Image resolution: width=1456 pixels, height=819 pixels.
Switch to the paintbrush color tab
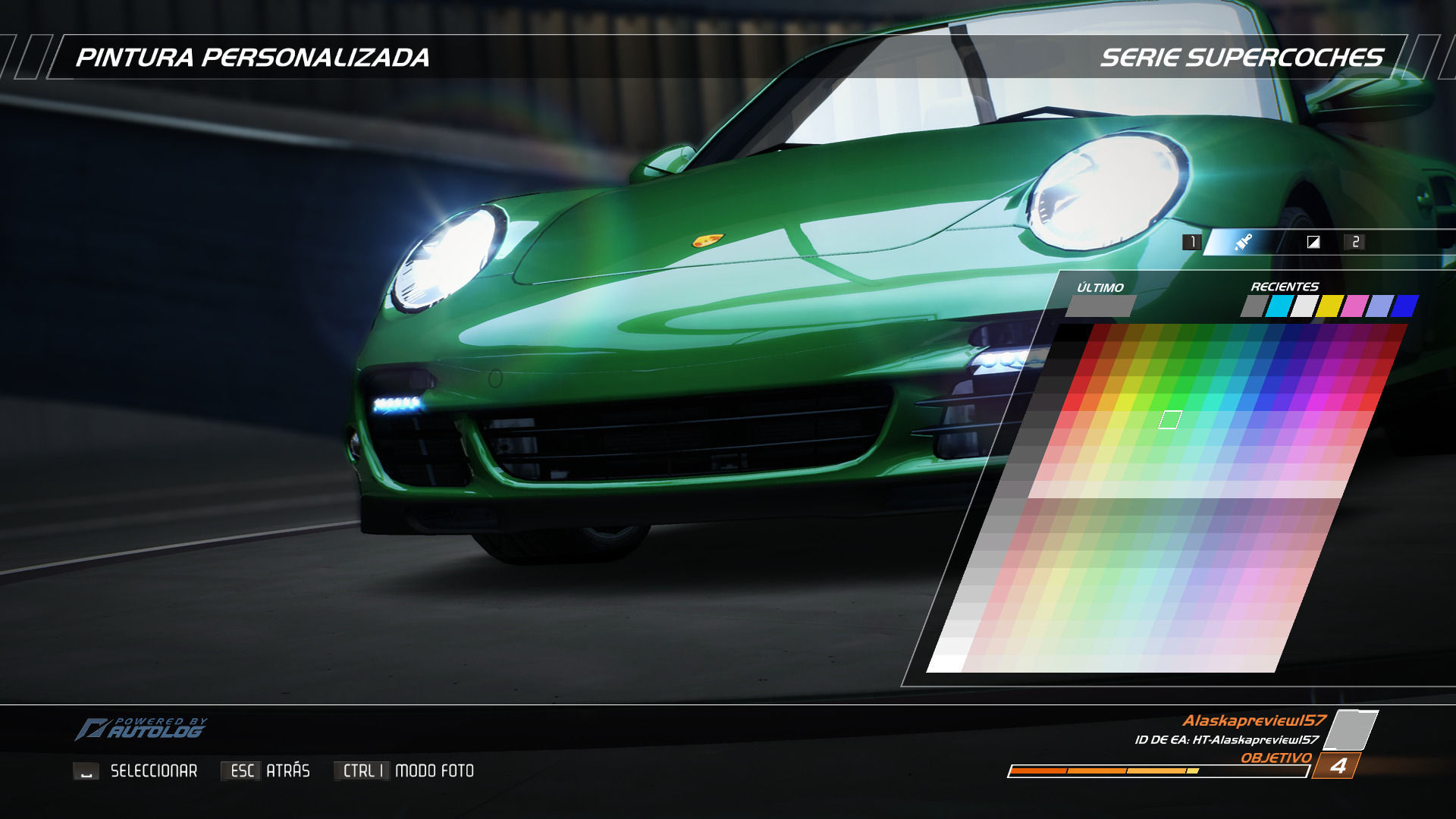tap(1243, 242)
